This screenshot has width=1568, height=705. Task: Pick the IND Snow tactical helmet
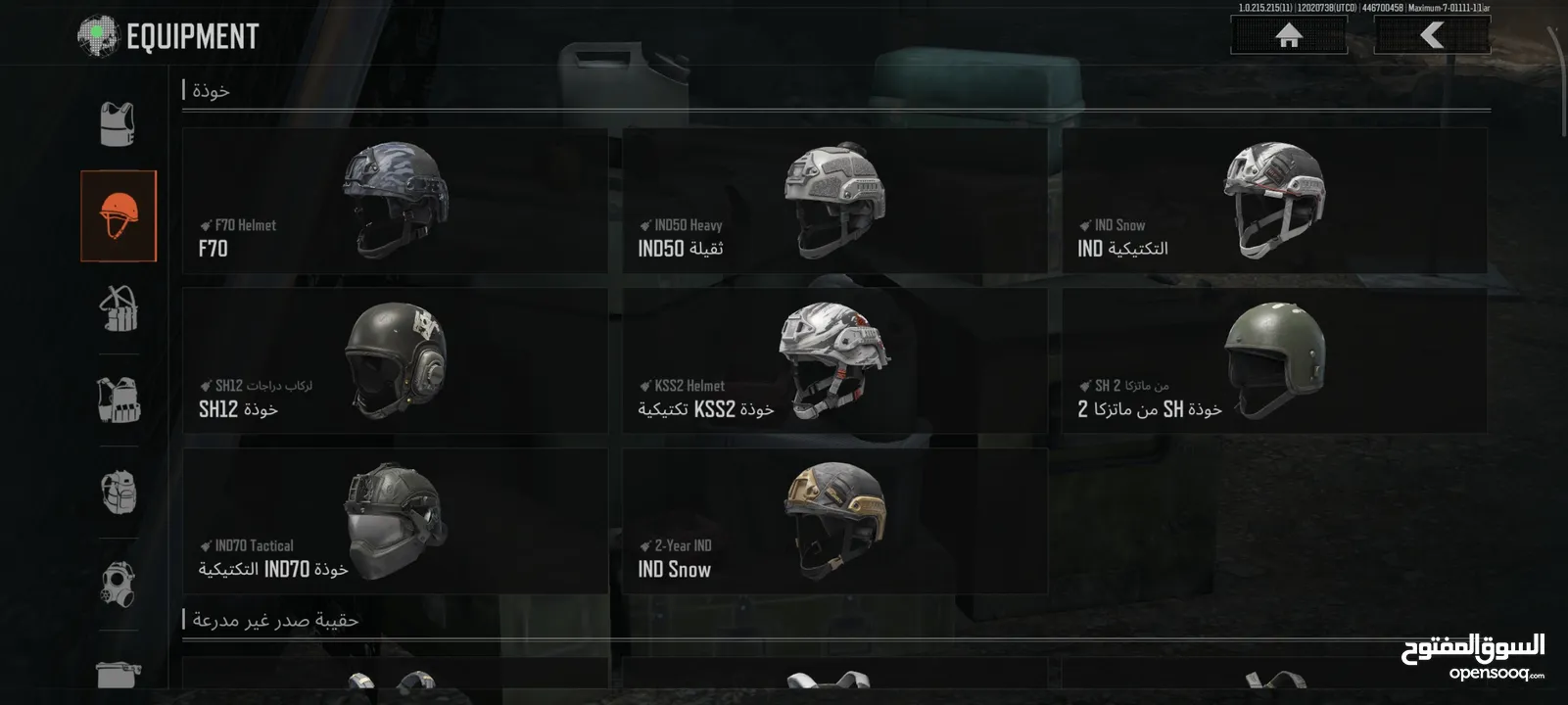[1274, 201]
